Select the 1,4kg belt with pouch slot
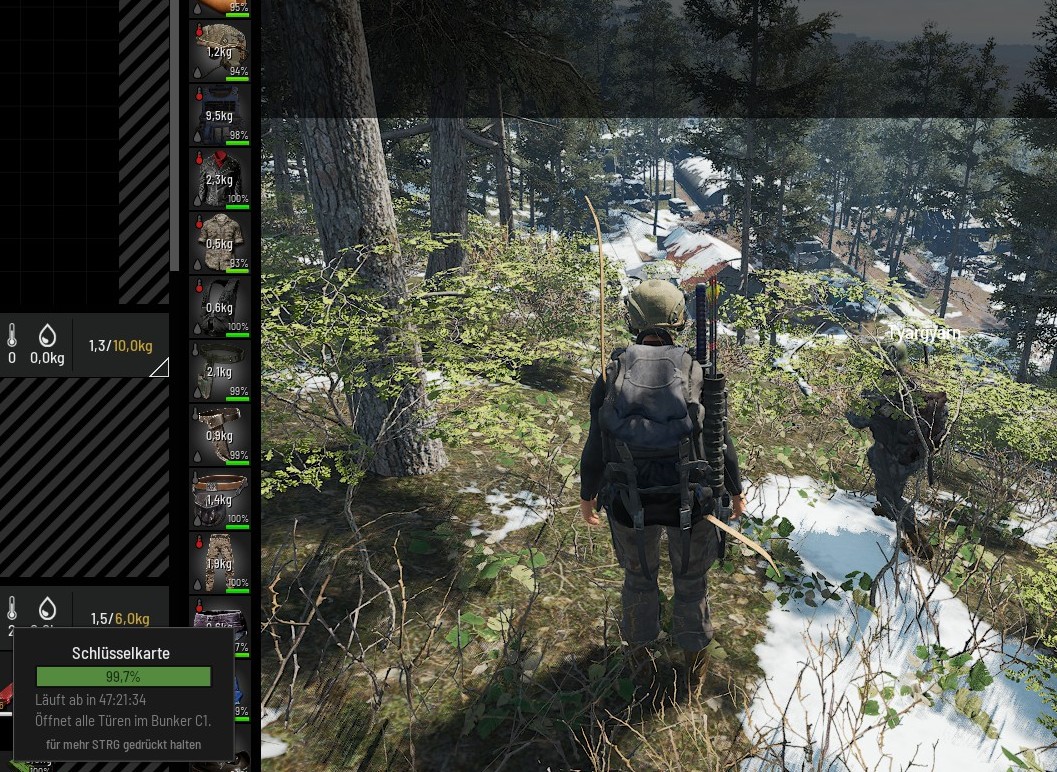The width and height of the screenshot is (1057, 772). click(220, 497)
